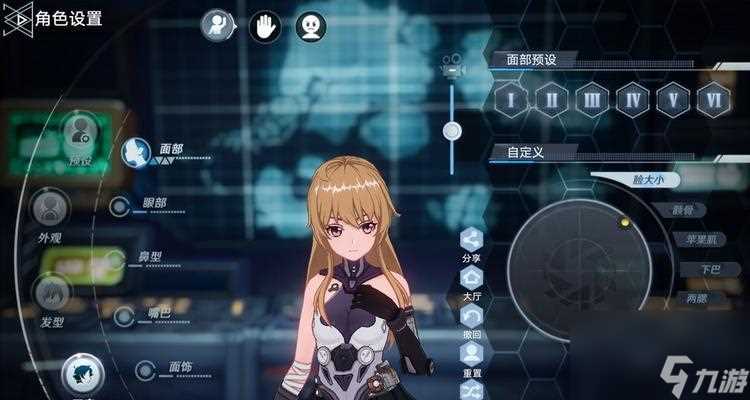Open the 发型 hairstyle category
Screen dimensions: 750x400
click(52, 293)
